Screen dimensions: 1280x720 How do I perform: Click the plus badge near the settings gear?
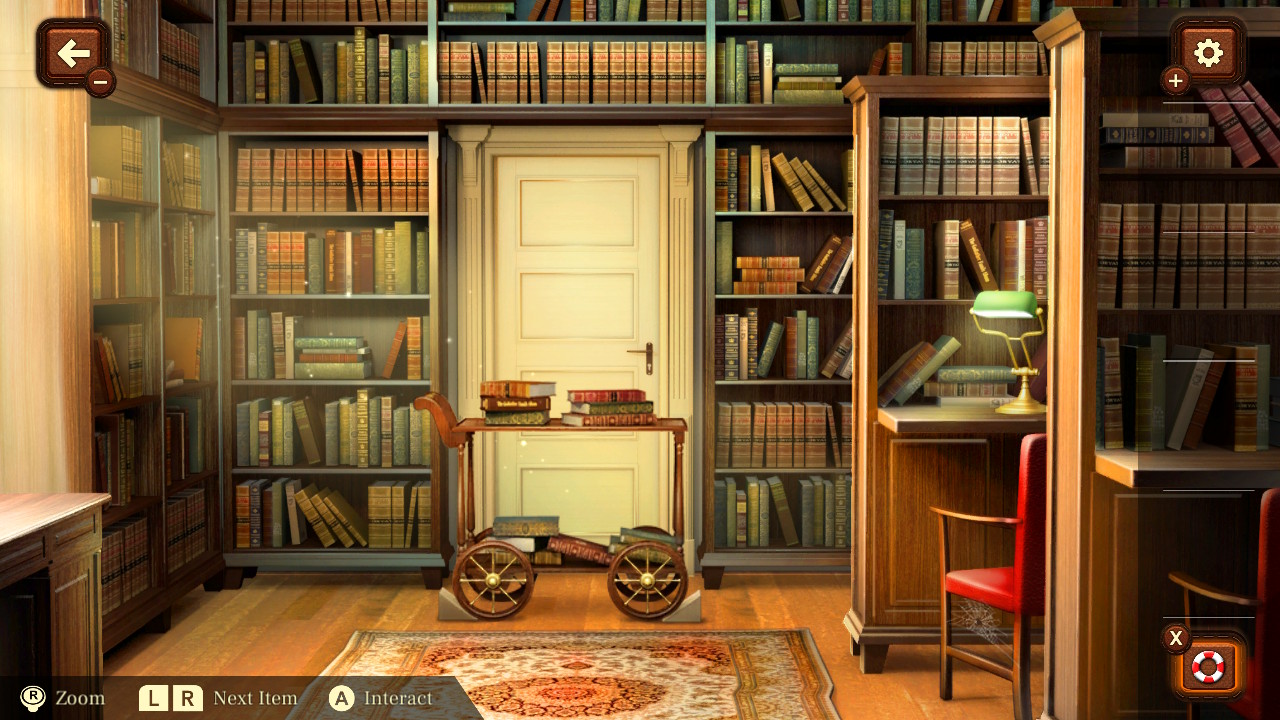[1174, 81]
